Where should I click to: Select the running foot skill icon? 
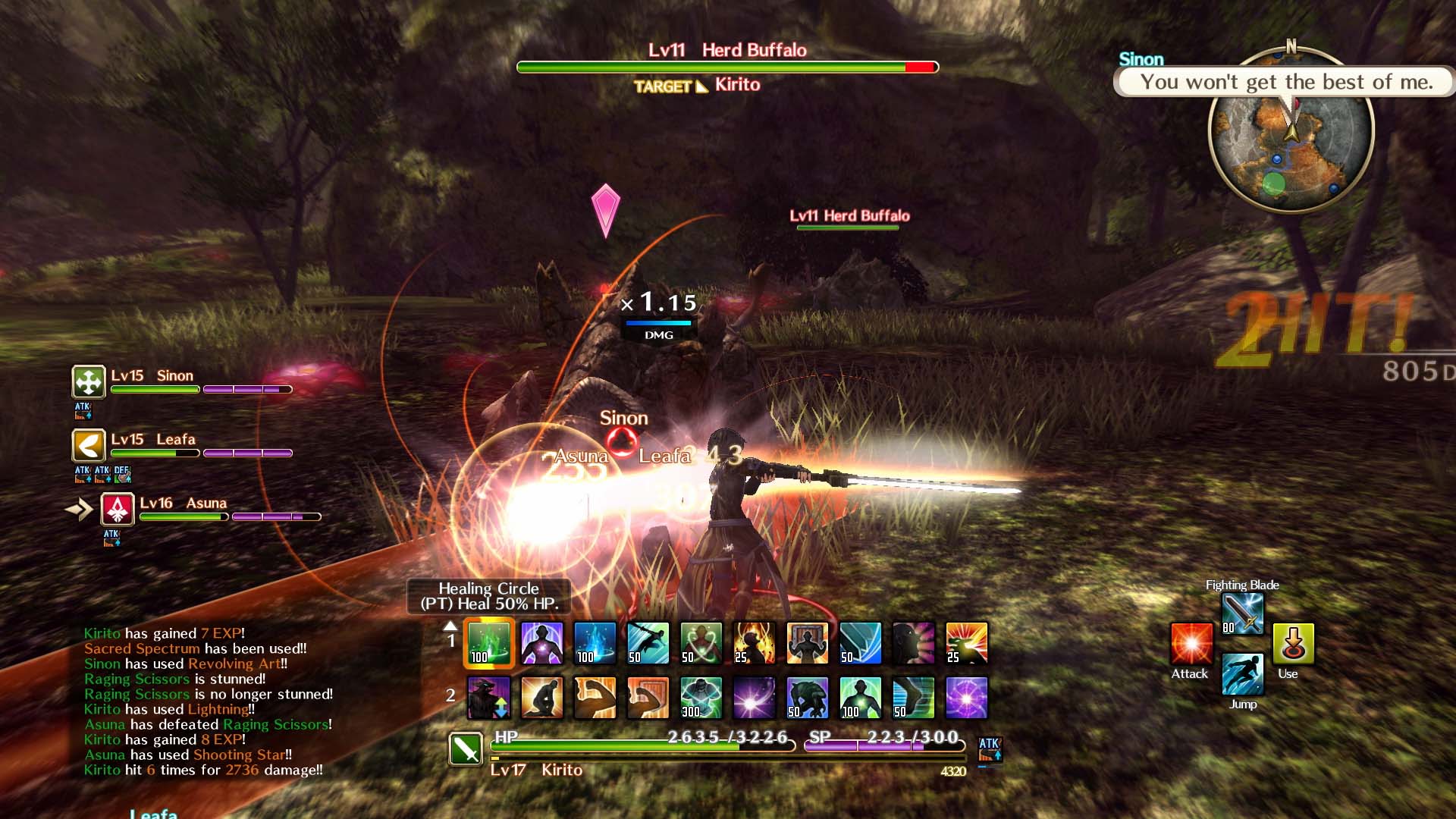914,698
